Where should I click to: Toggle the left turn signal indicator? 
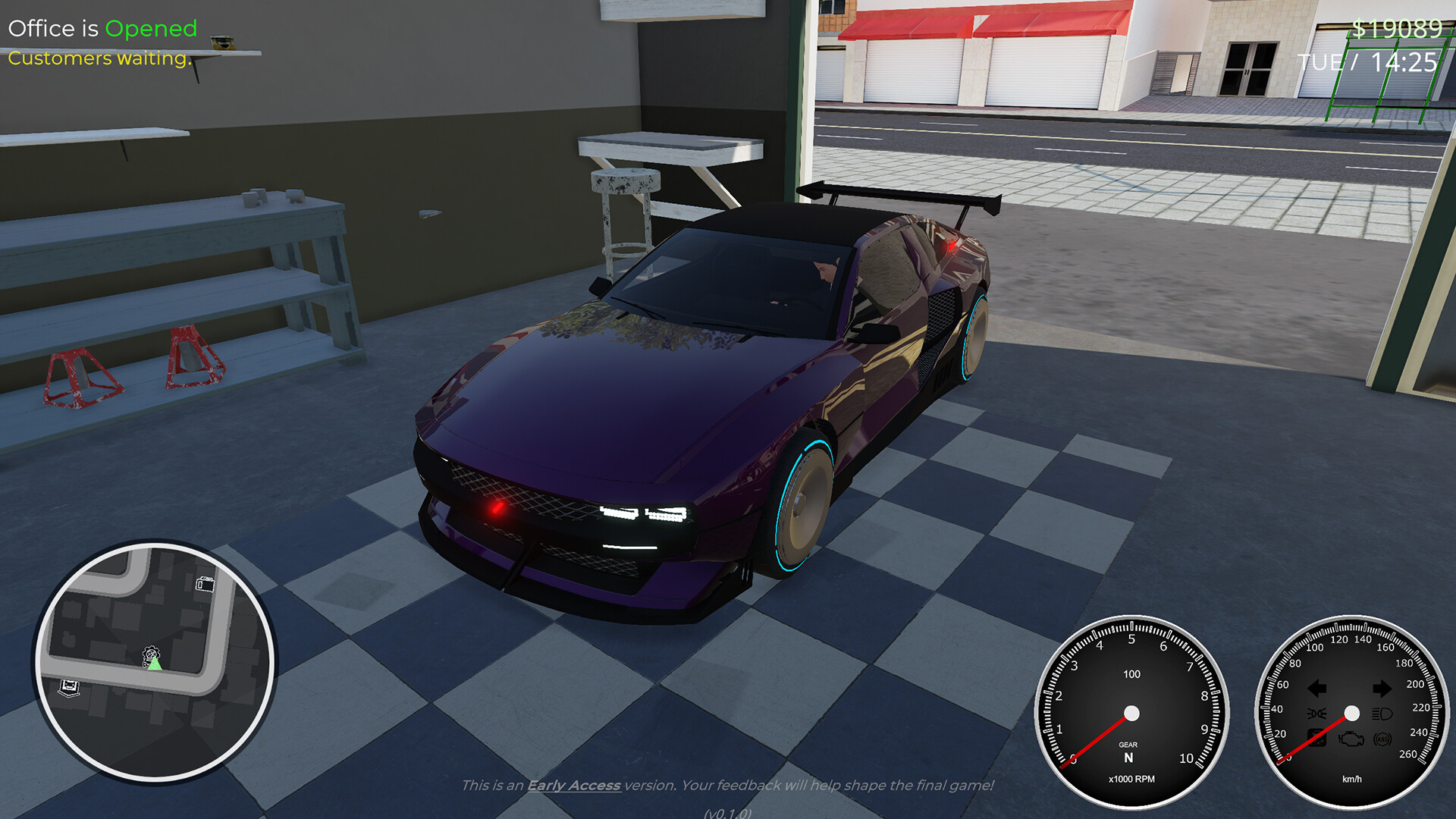click(1316, 688)
